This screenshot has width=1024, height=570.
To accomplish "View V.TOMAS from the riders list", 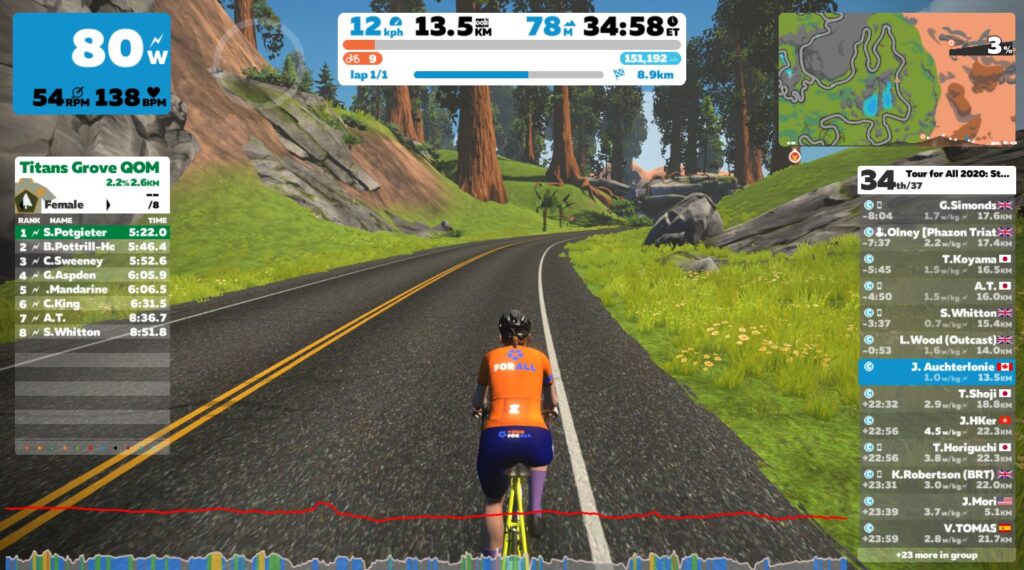I will (x=936, y=534).
